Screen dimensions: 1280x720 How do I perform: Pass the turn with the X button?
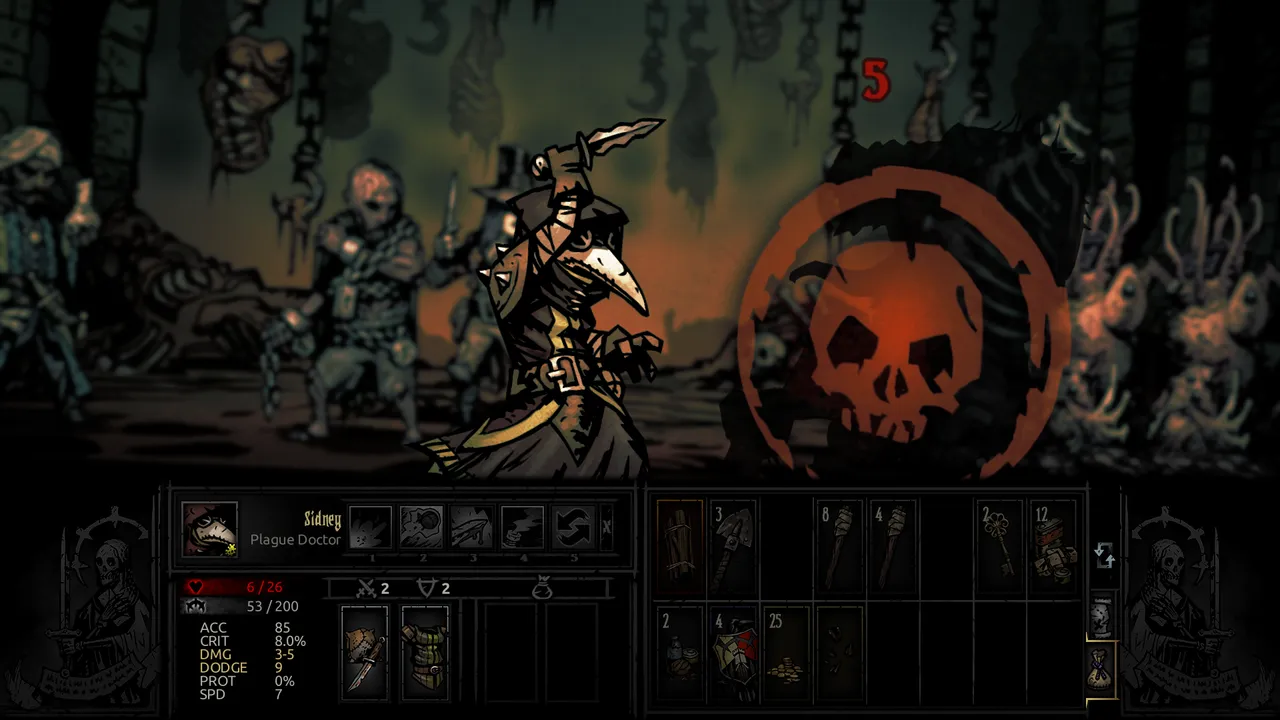pyautogui.click(x=606, y=528)
